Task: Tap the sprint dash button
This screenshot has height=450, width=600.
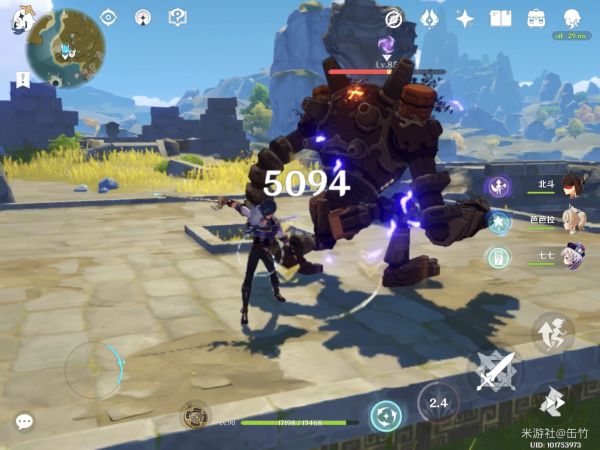Action: coord(552,404)
